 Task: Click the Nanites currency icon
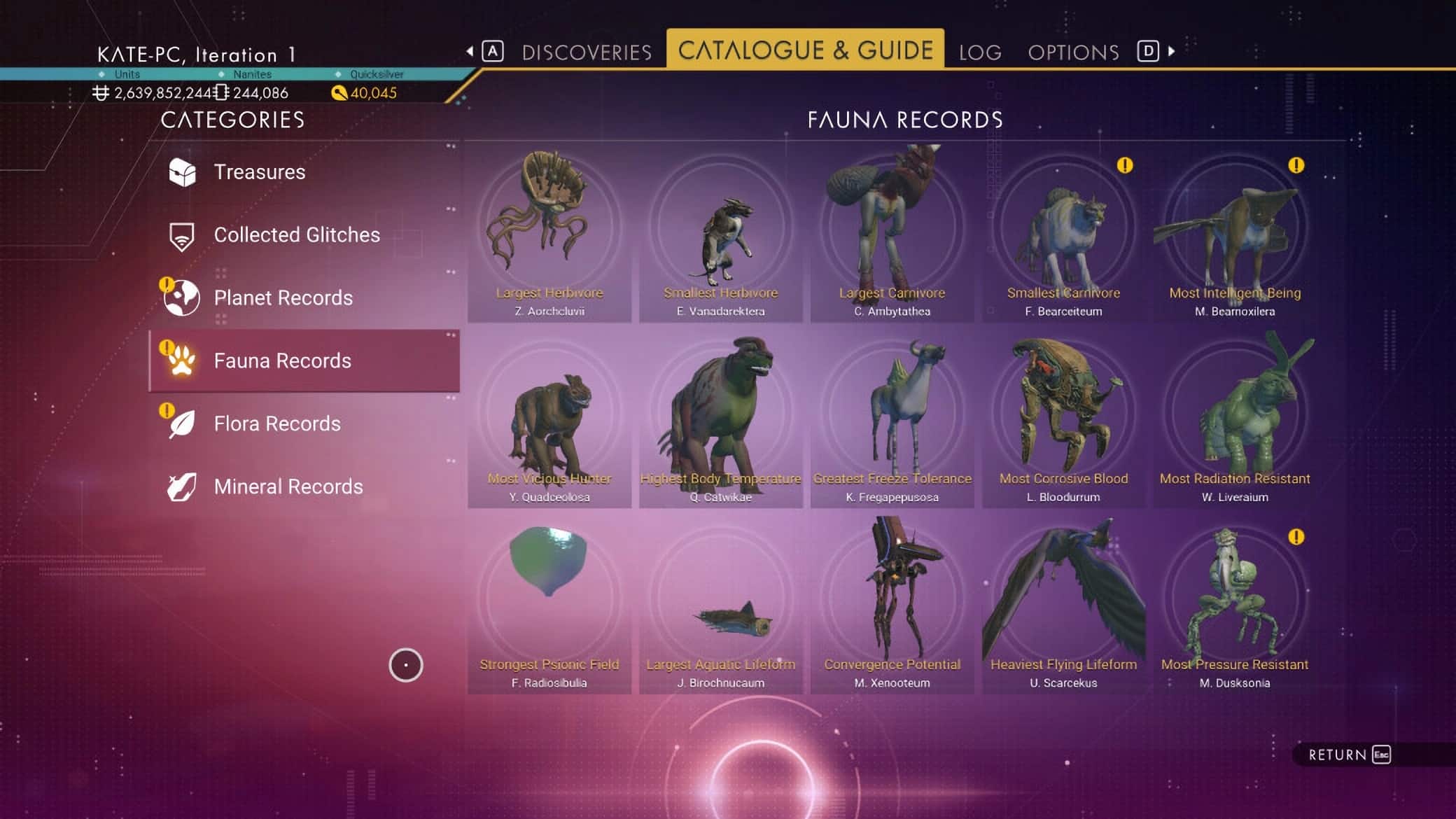[223, 92]
